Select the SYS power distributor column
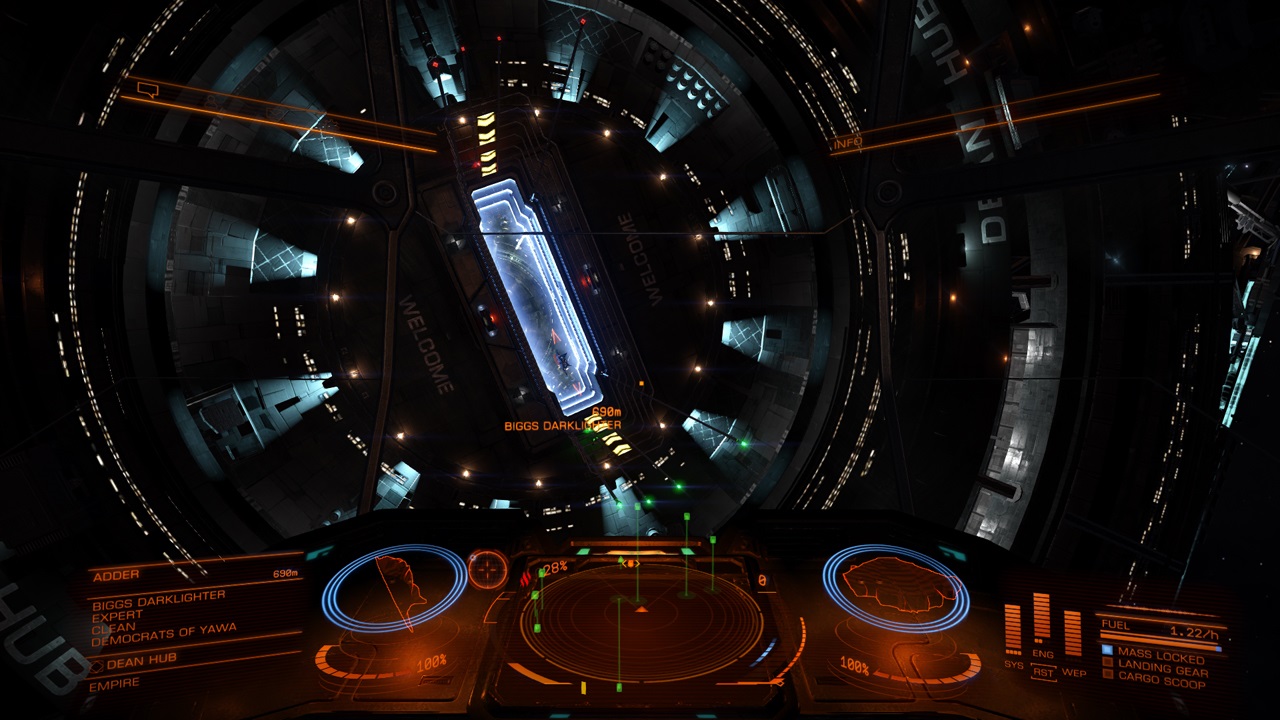This screenshot has width=1280, height=720. [1013, 630]
